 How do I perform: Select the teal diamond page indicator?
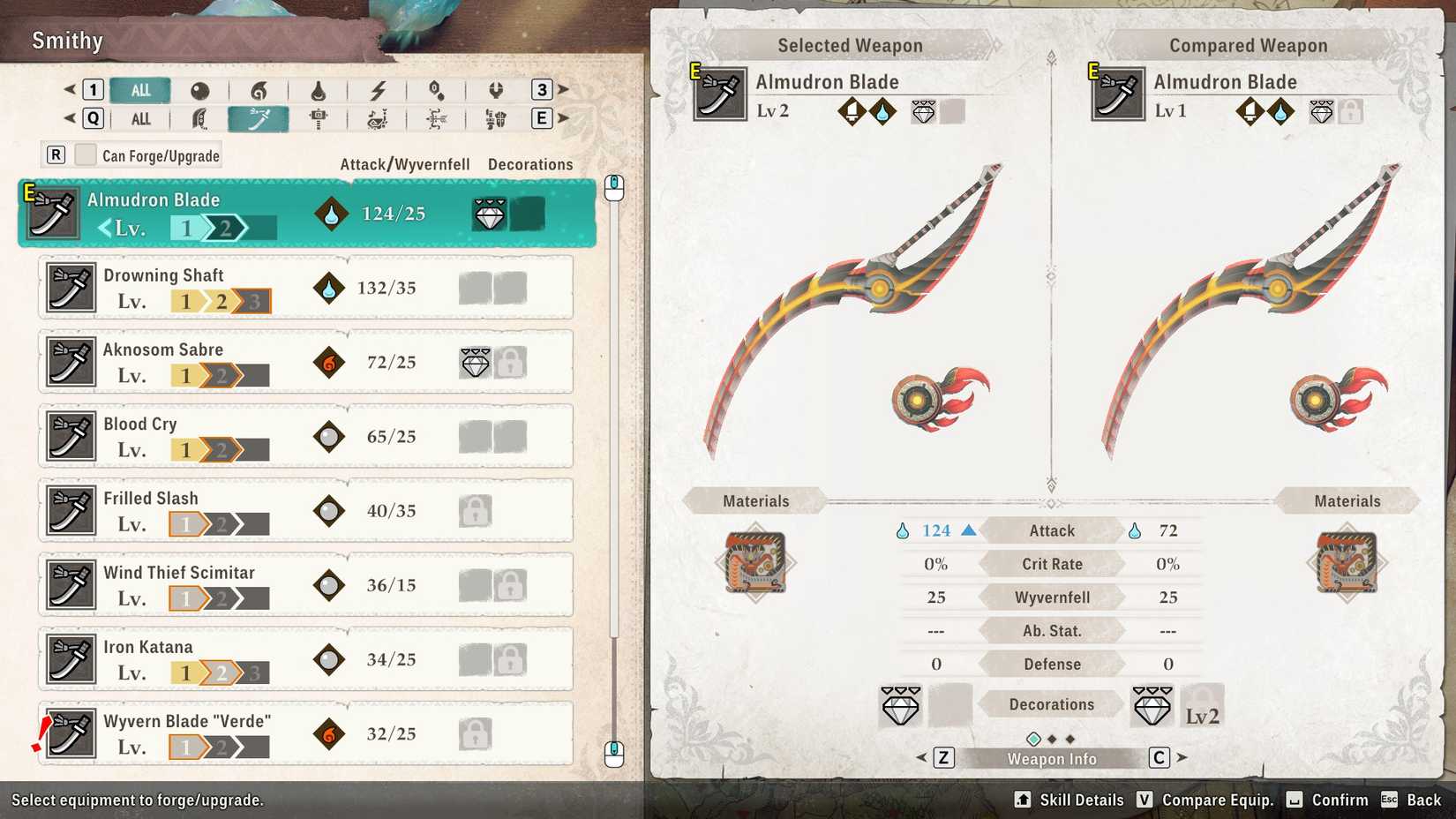(1033, 739)
